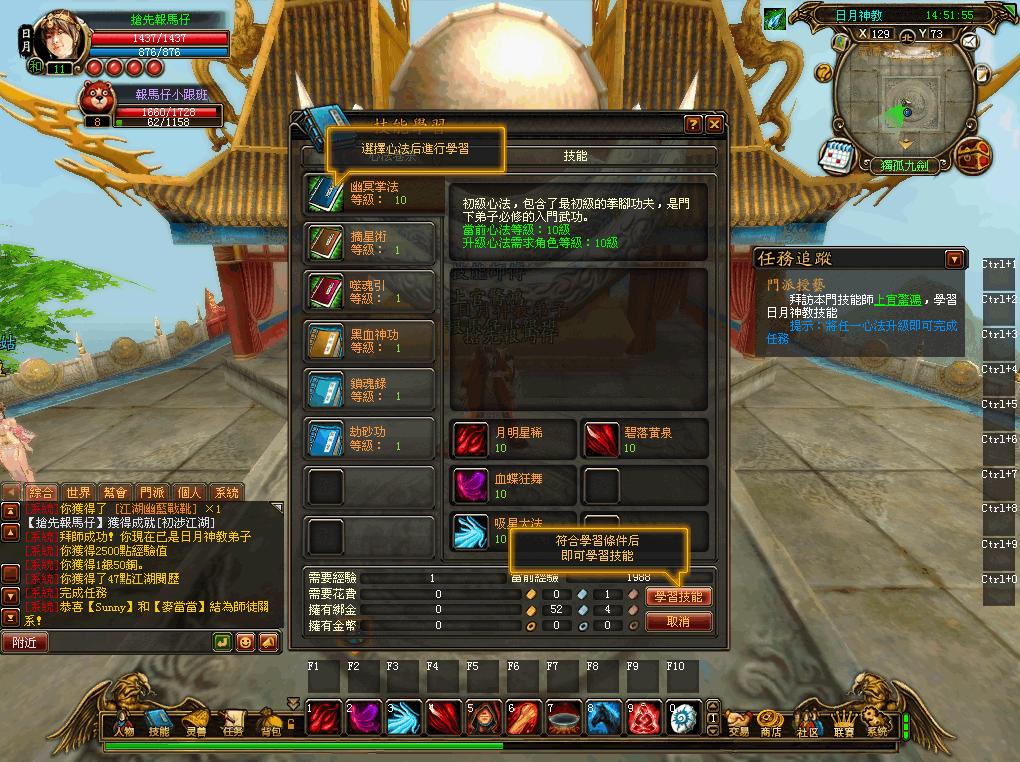Click the 學習技能 (learn skill) button
This screenshot has width=1020, height=762.
(679, 597)
